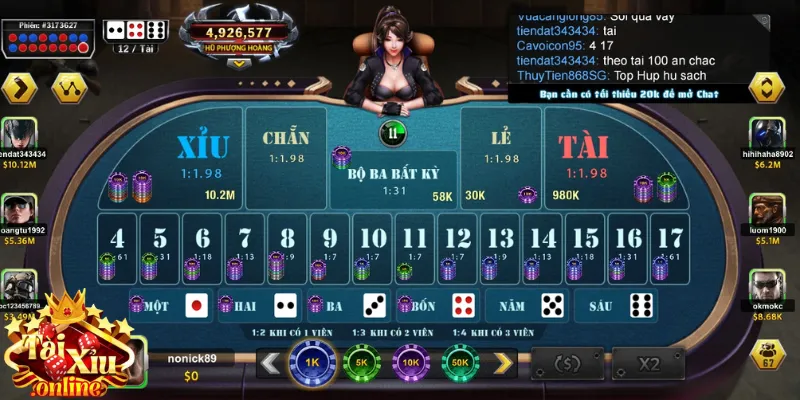This screenshot has width=800, height=400.
Task: Open the Hũ Phượng Hoàng jackpot panel
Action: coord(238,37)
